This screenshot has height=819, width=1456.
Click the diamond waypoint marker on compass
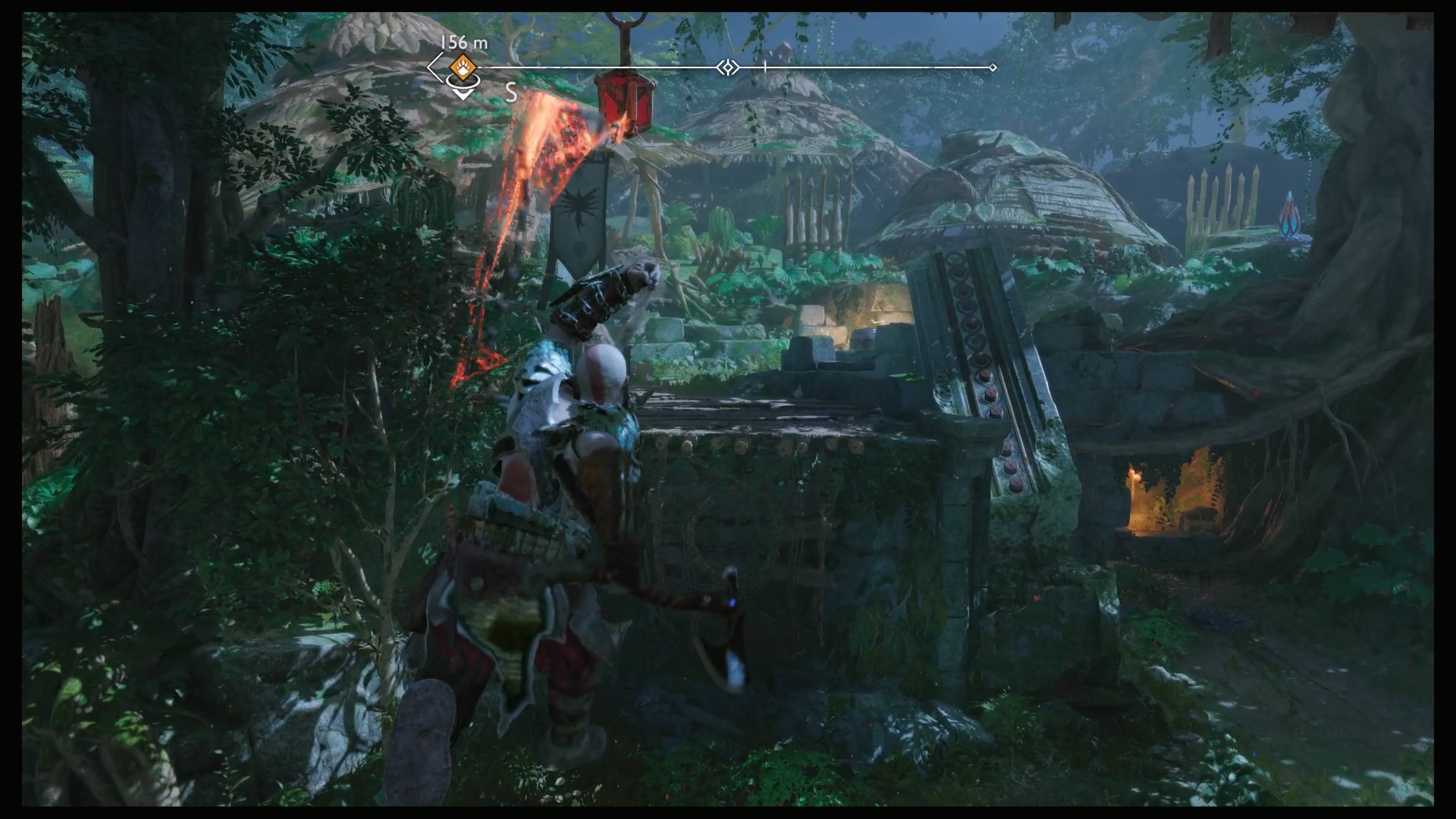(728, 68)
